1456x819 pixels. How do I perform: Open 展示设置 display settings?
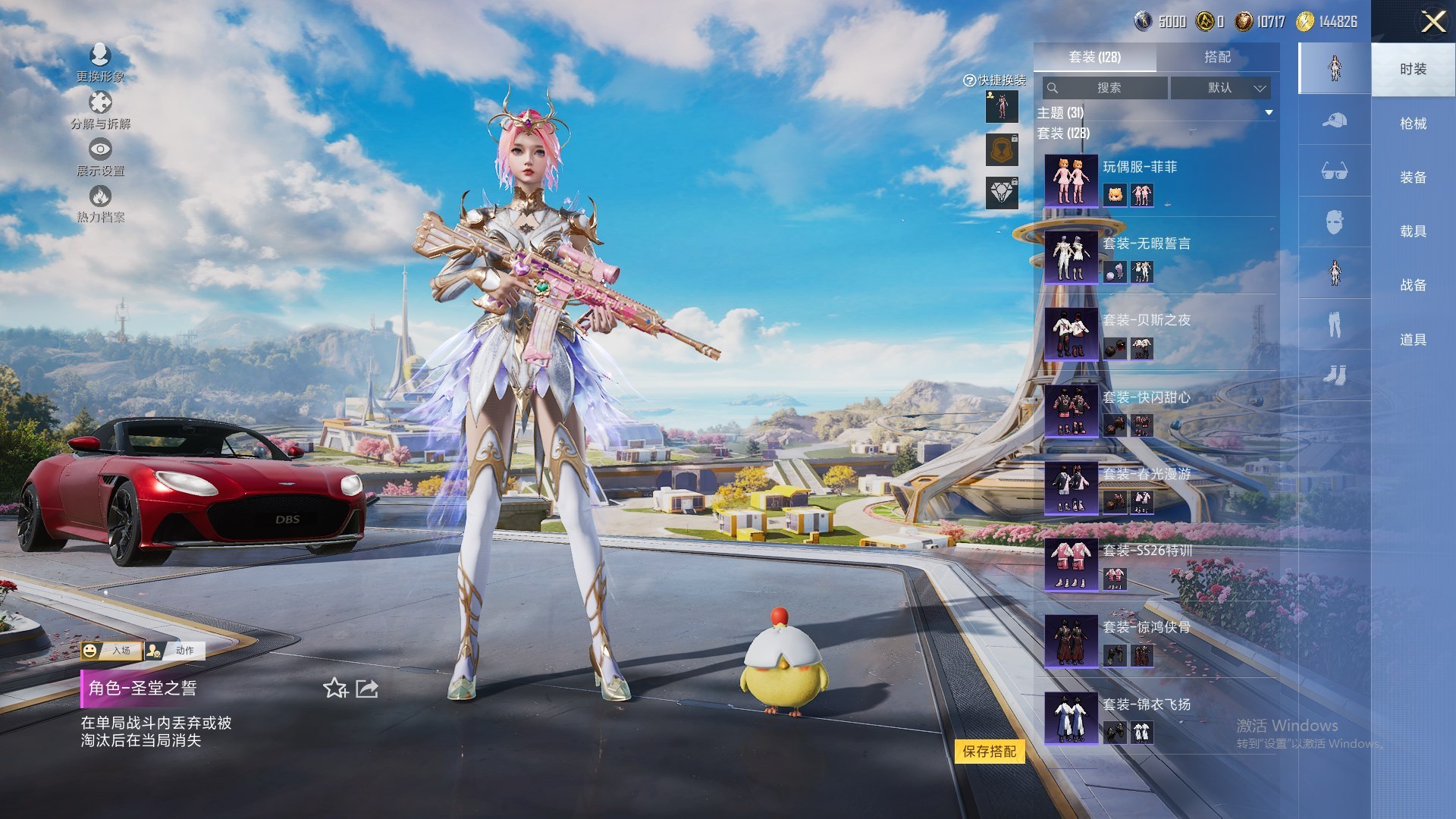pos(100,157)
